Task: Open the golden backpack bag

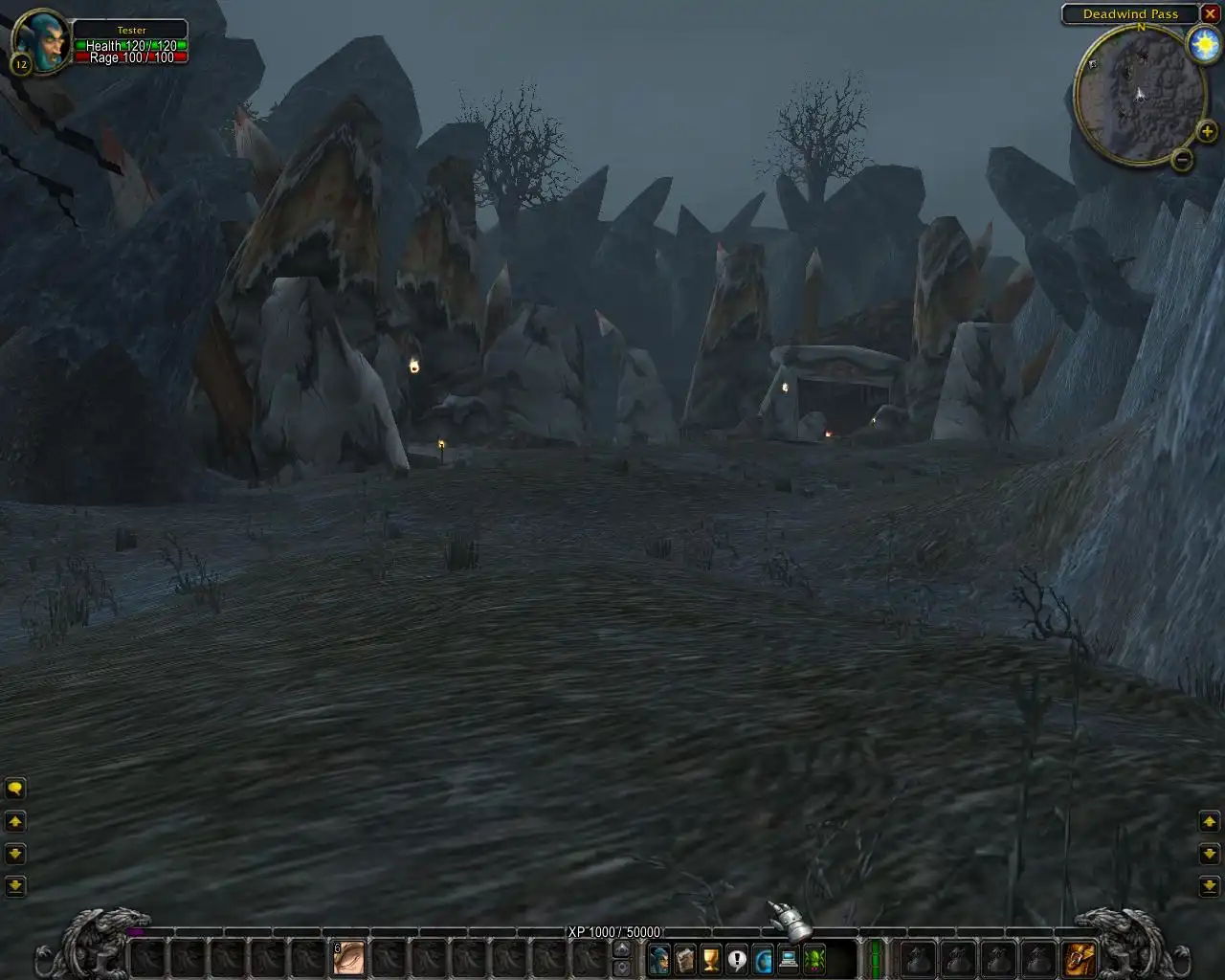Action: (x=1080, y=958)
